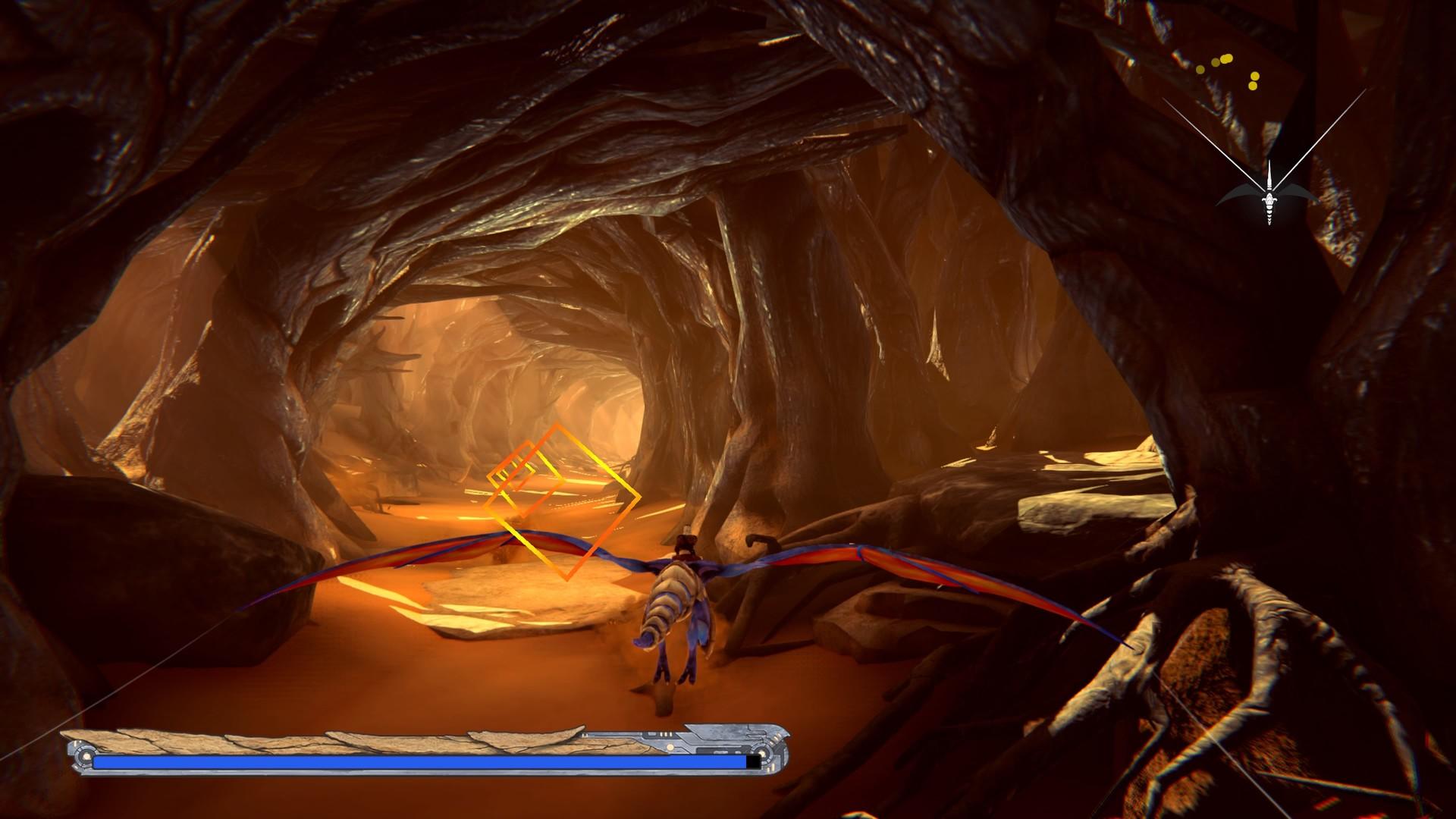Click the lone yellow radar blip pair

[x=1254, y=81]
